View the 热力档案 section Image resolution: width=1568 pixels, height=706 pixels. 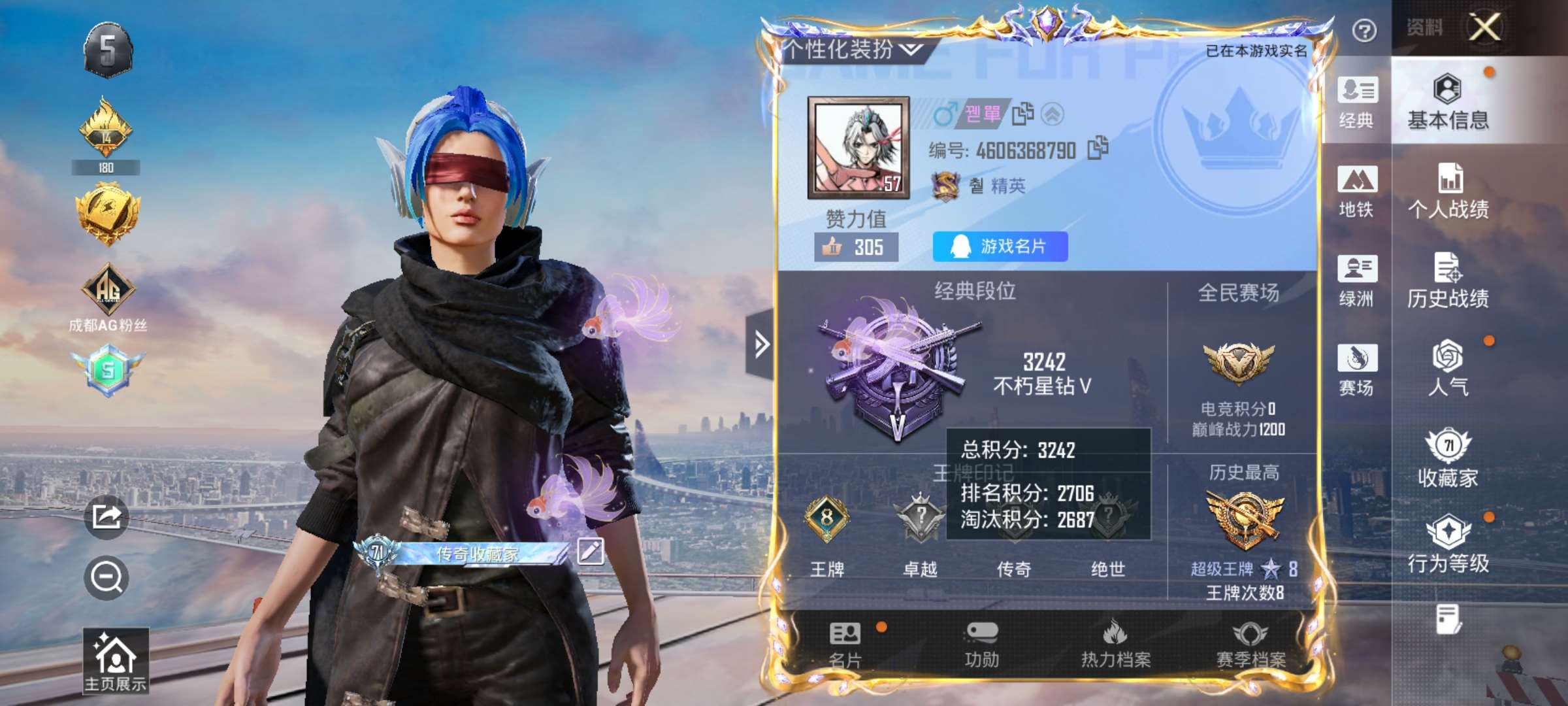tap(1115, 645)
